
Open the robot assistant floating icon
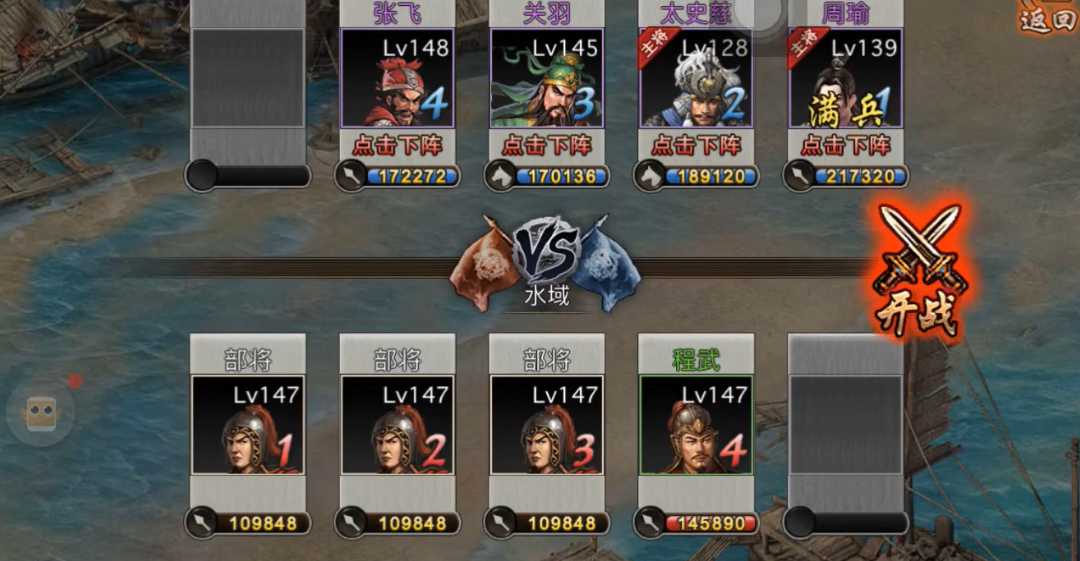pos(40,412)
